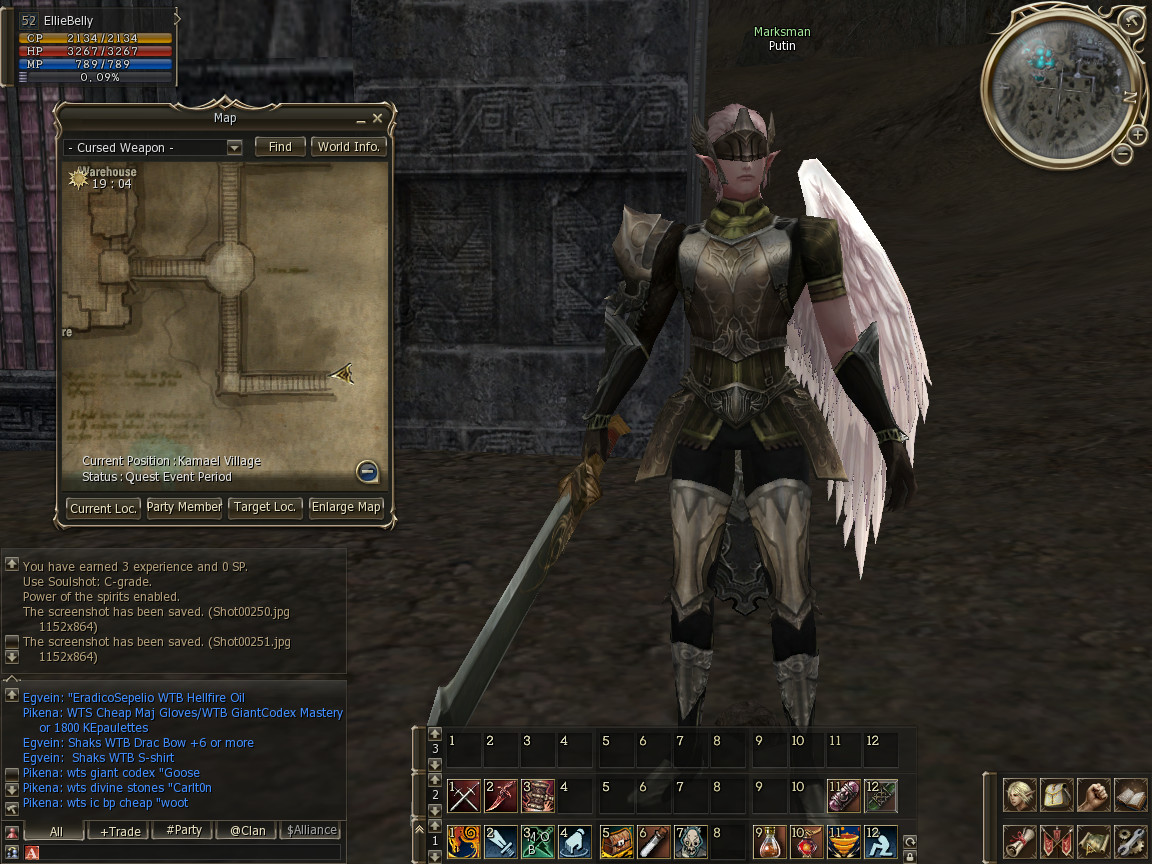Viewport: 1152px width, 864px height.
Task: Open the @Clan chat tab
Action: 247,831
